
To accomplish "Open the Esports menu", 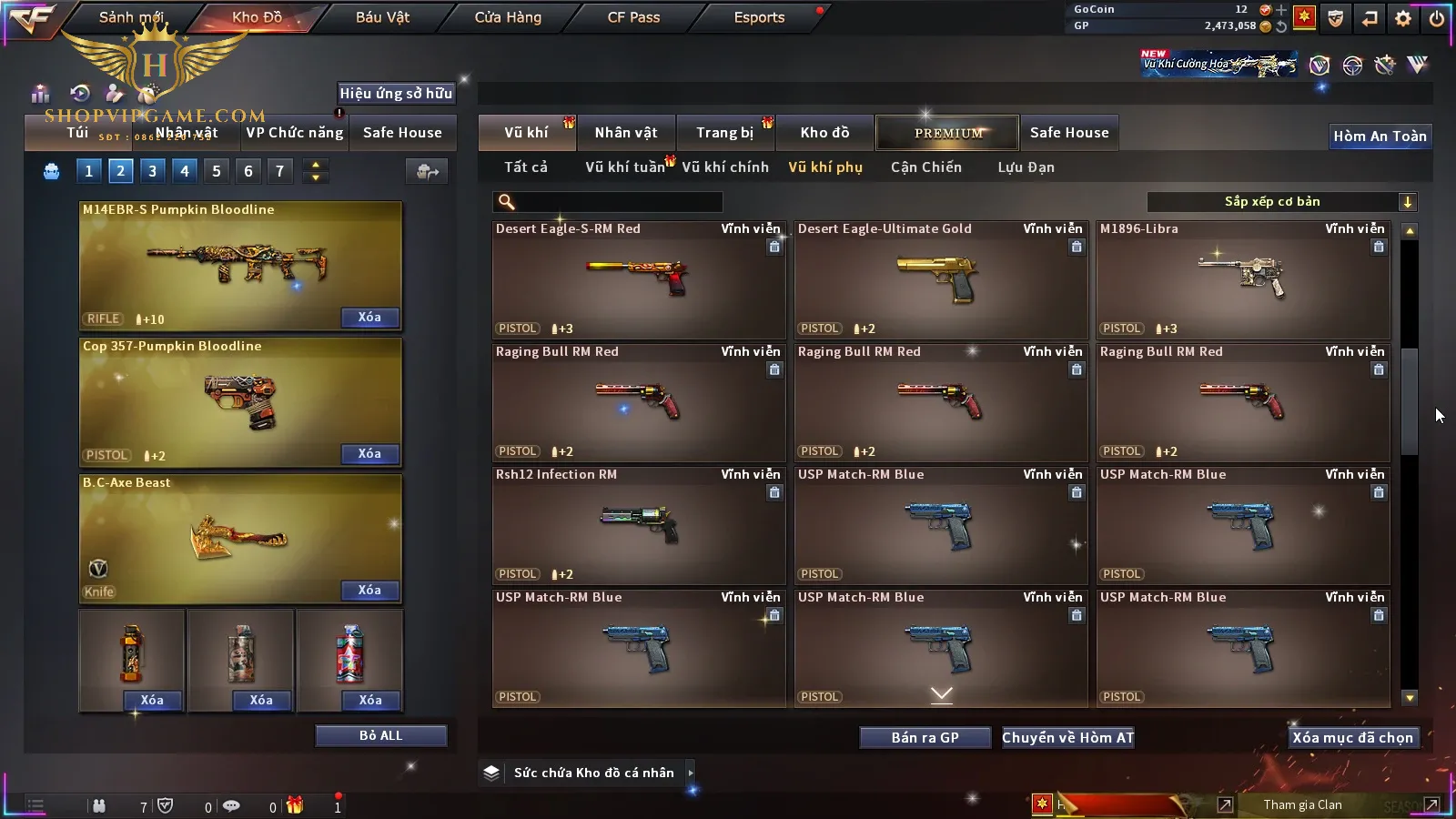I will 759,17.
